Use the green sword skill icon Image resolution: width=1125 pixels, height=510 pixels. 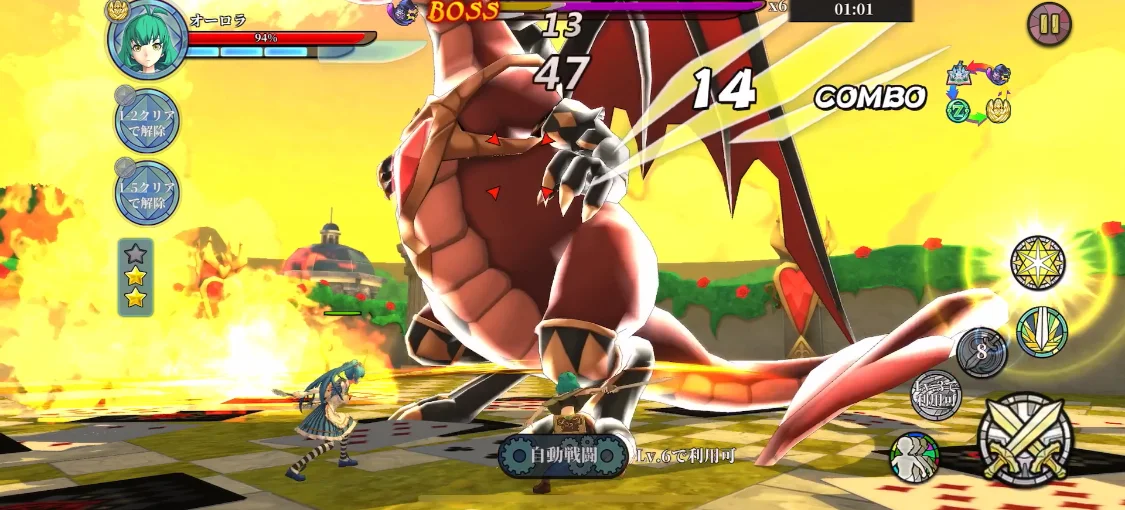click(1042, 332)
